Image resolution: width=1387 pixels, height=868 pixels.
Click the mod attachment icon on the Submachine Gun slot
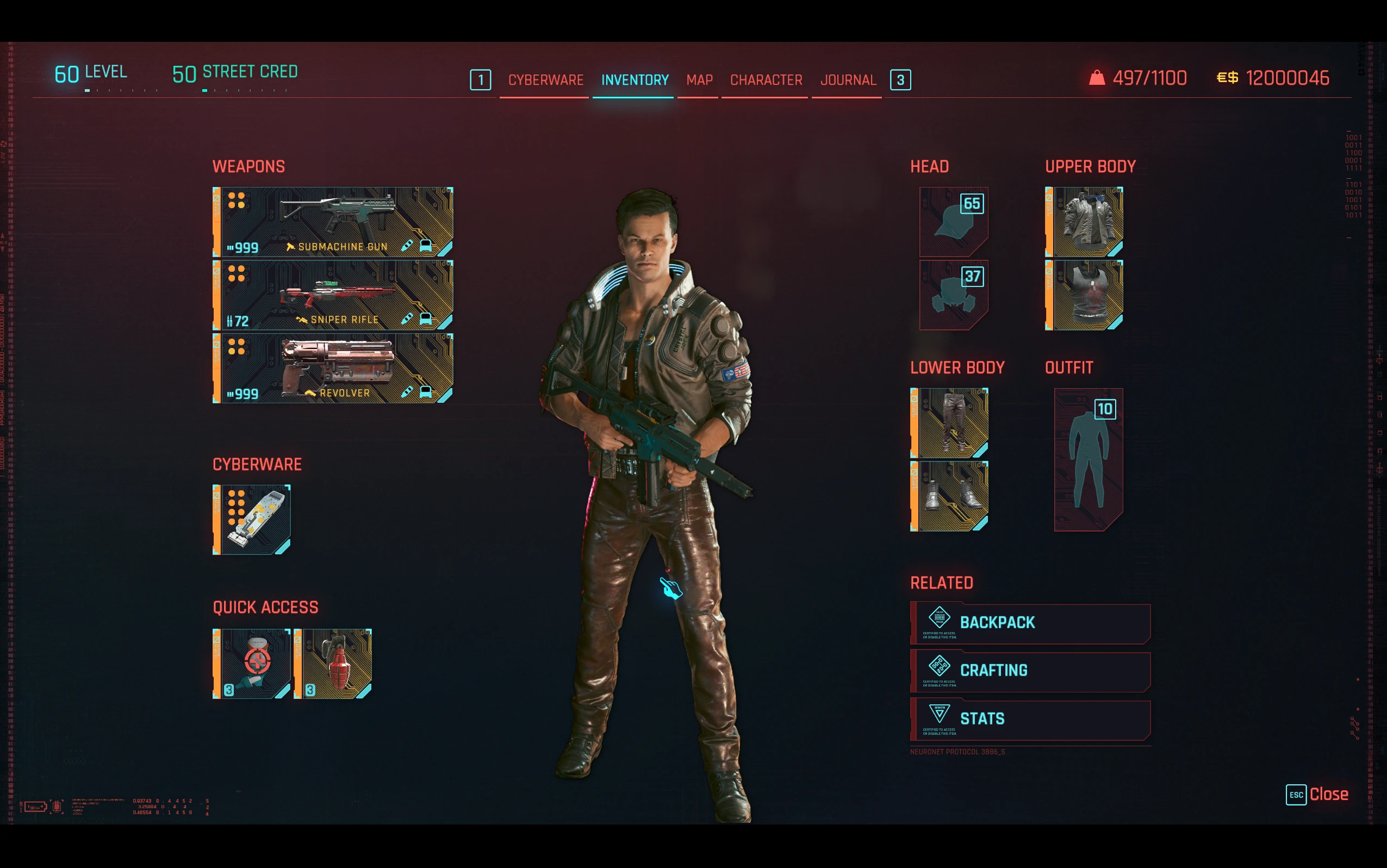tap(408, 246)
